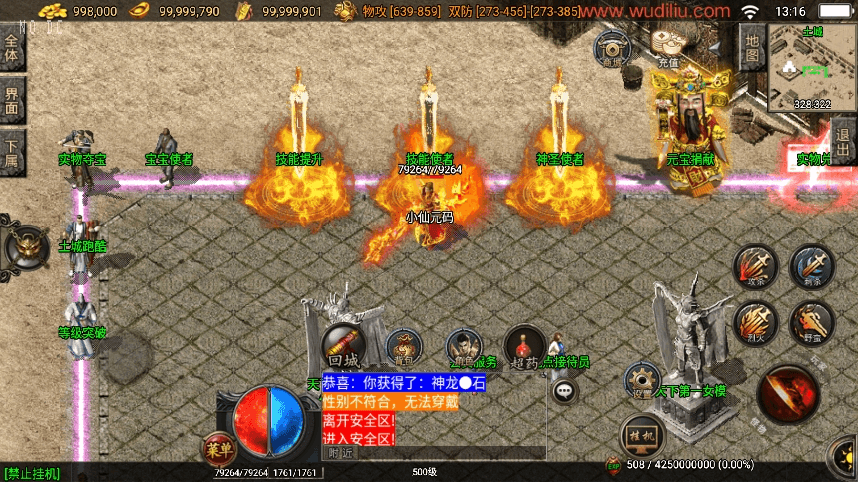Use the 回城 return scroll
Screen dimensions: 858x482
(343, 345)
